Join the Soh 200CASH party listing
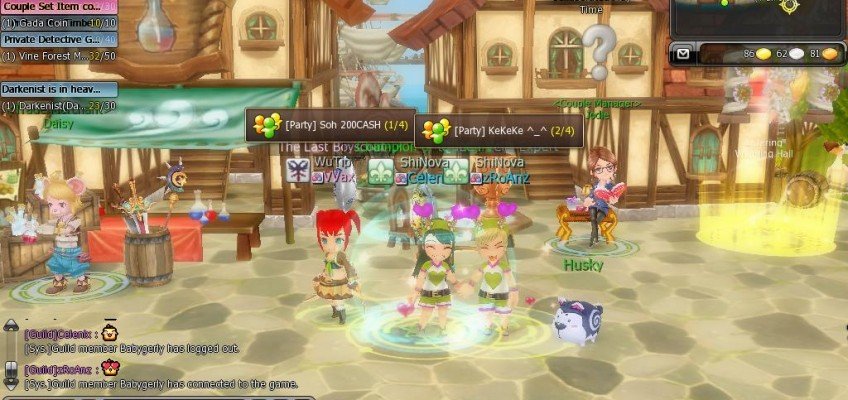848x400 pixels. 330,125
